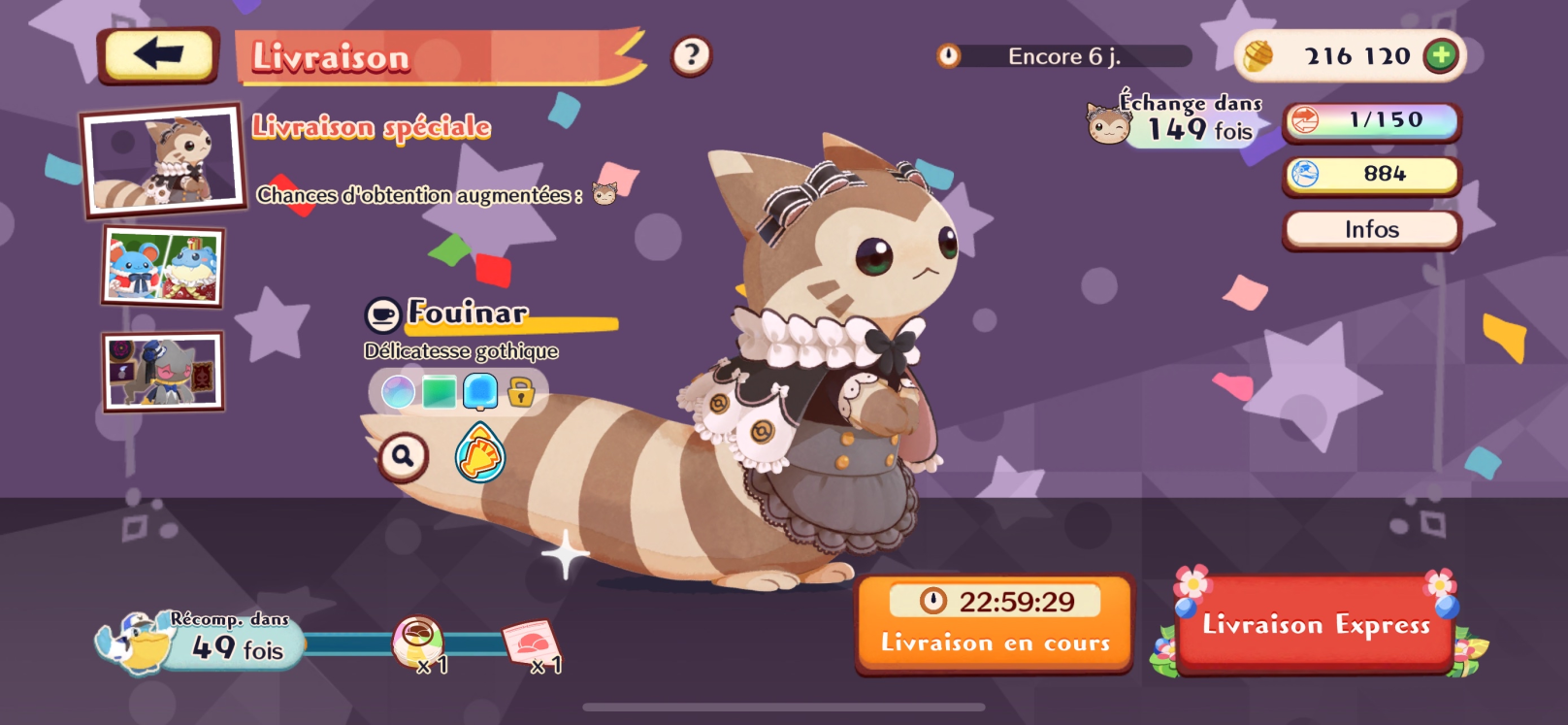The height and width of the screenshot is (725, 1568).
Task: Tap the Livraison en cours timer button
Action: [995, 622]
